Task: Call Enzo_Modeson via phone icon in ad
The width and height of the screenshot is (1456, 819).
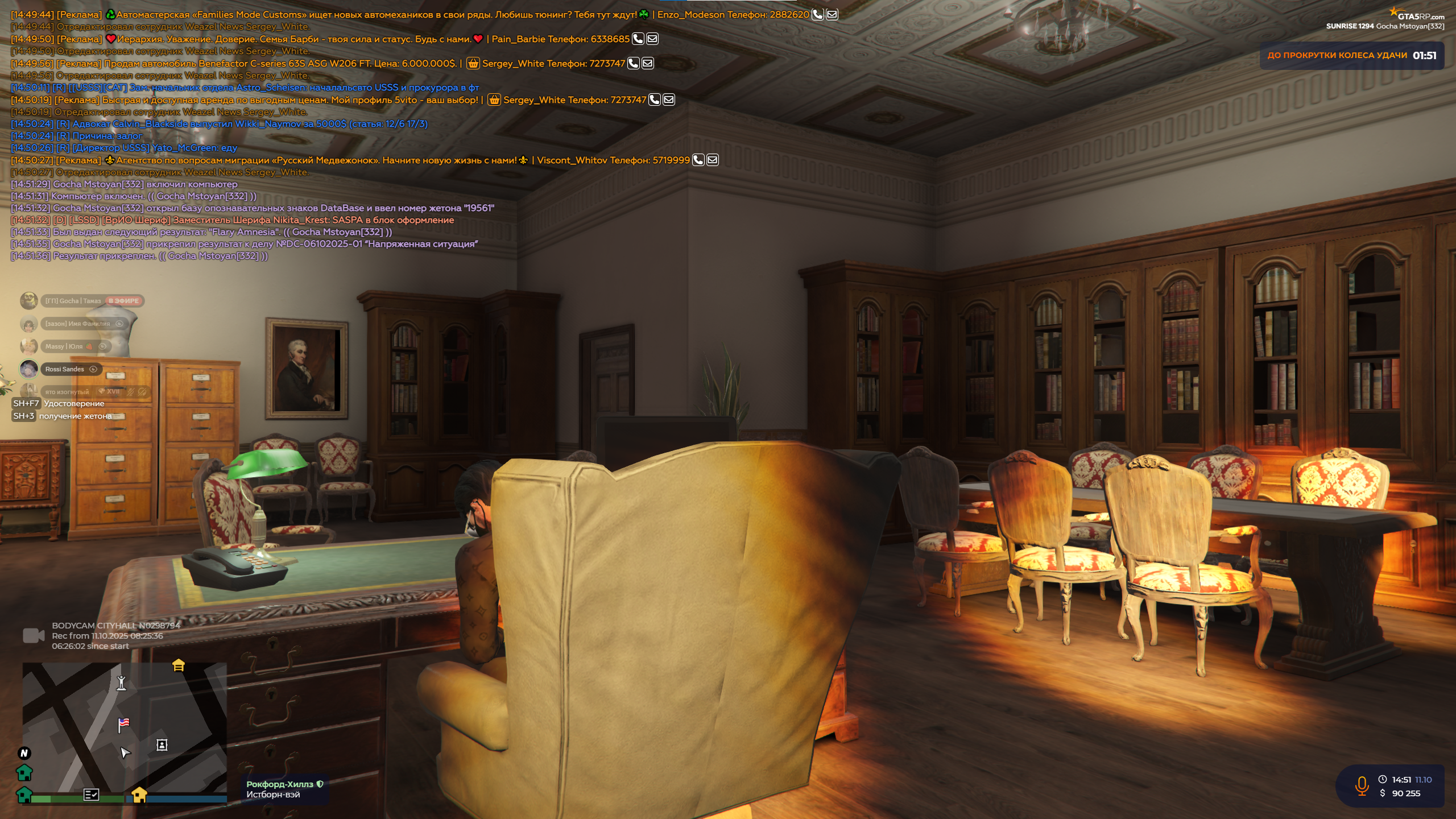Action: tap(817, 15)
